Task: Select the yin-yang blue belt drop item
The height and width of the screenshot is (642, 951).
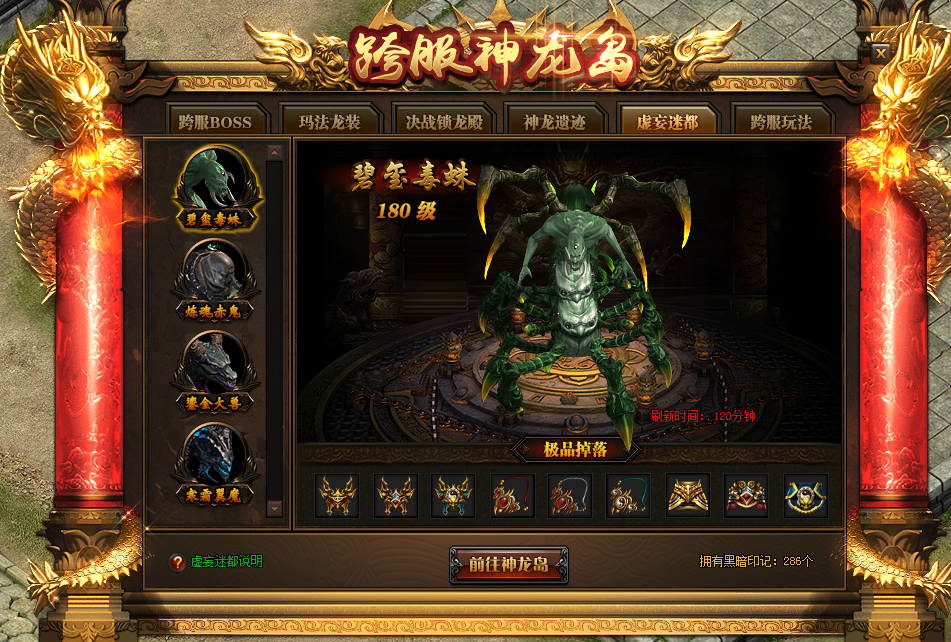Action: coord(805,496)
